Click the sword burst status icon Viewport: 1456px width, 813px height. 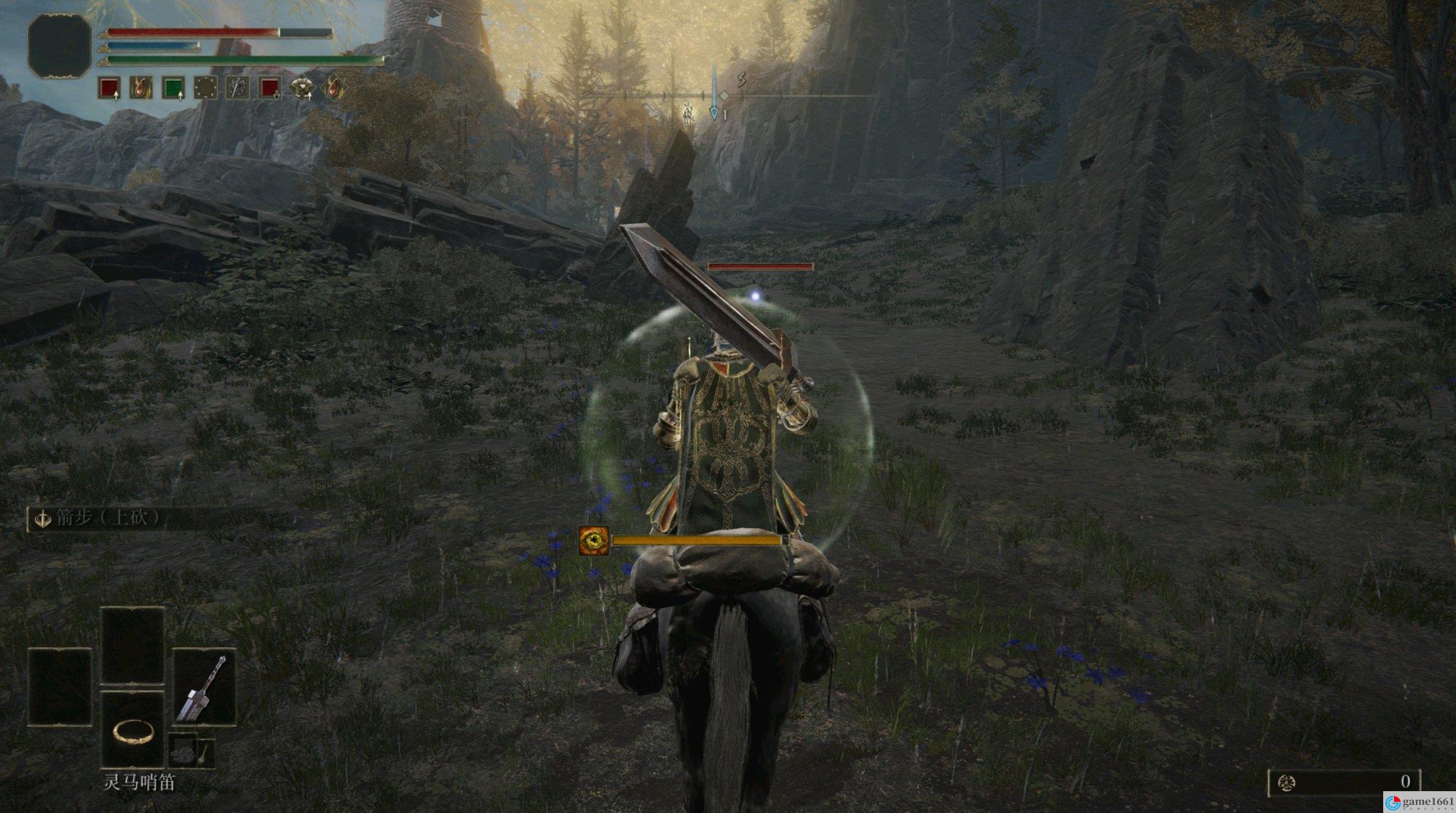[x=237, y=88]
